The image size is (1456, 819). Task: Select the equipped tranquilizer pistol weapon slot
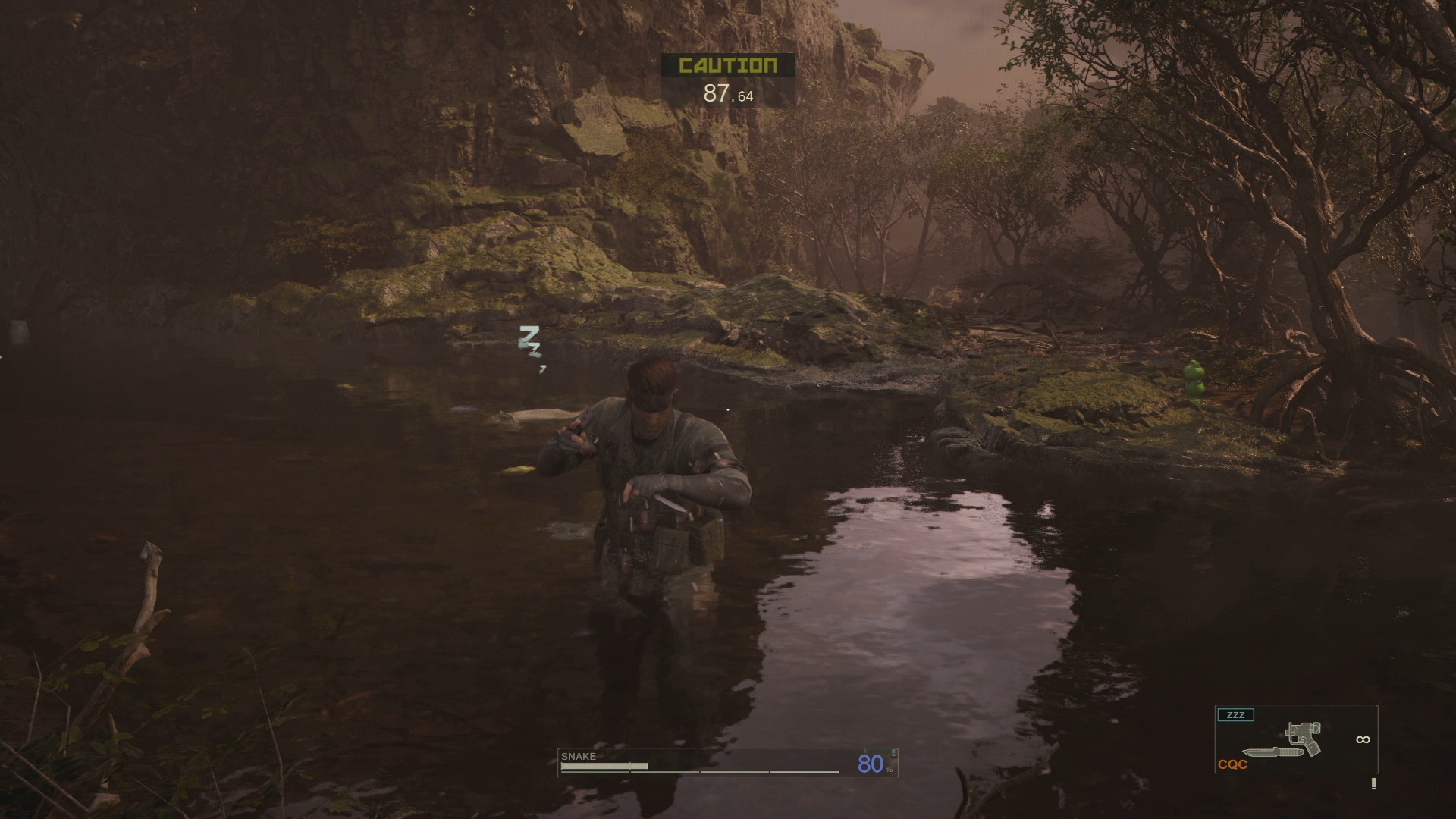coord(1296,739)
